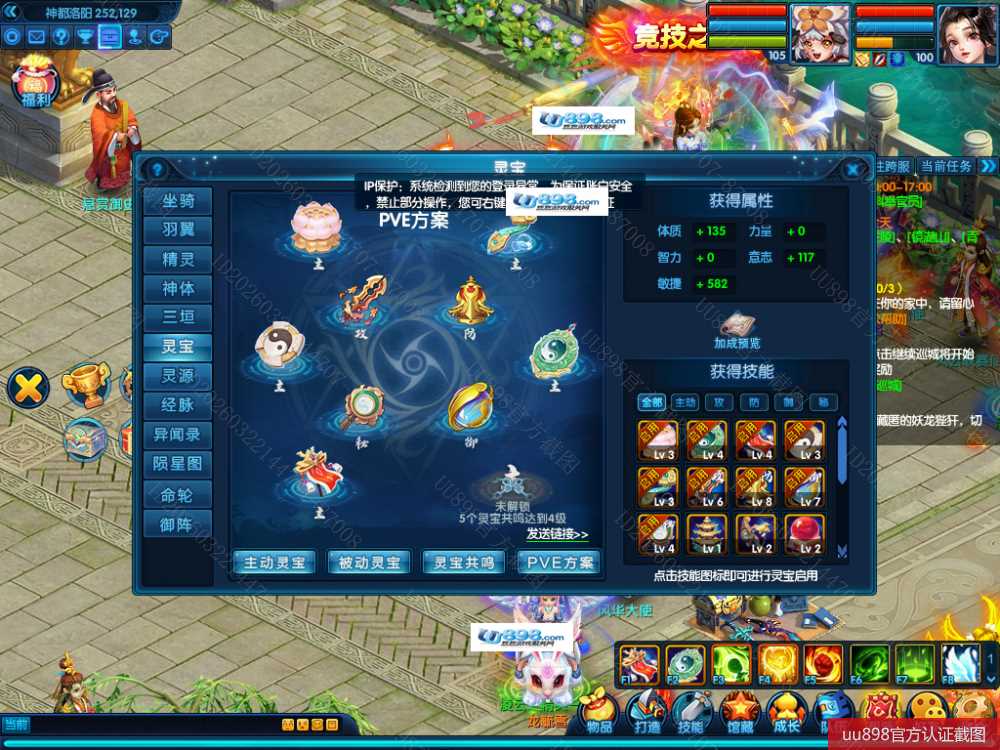Viewport: 1000px width, 750px height.
Task: Open the 加成预览 scroll icon
Action: click(x=737, y=326)
